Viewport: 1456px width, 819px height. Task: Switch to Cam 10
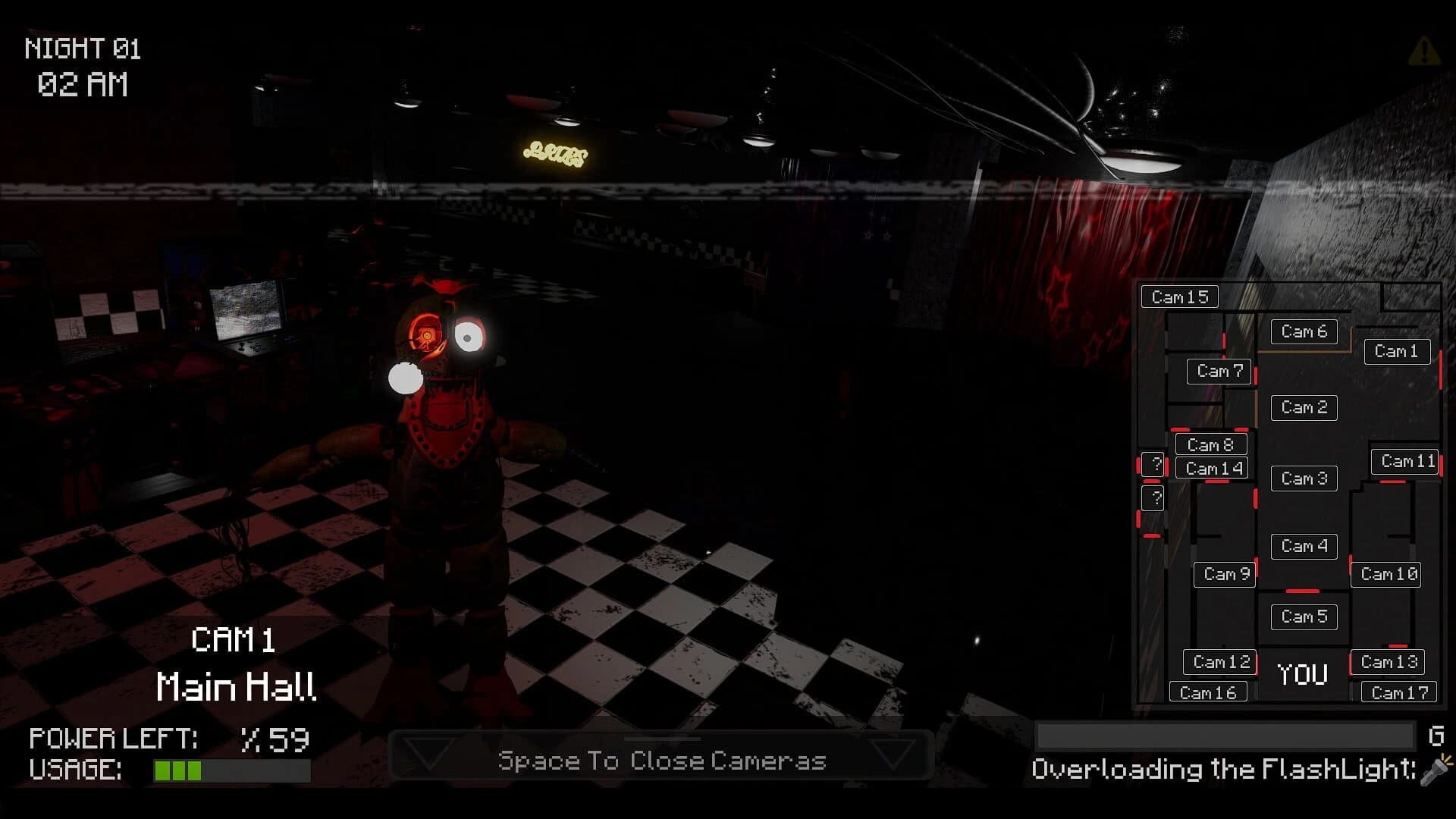coord(1385,574)
